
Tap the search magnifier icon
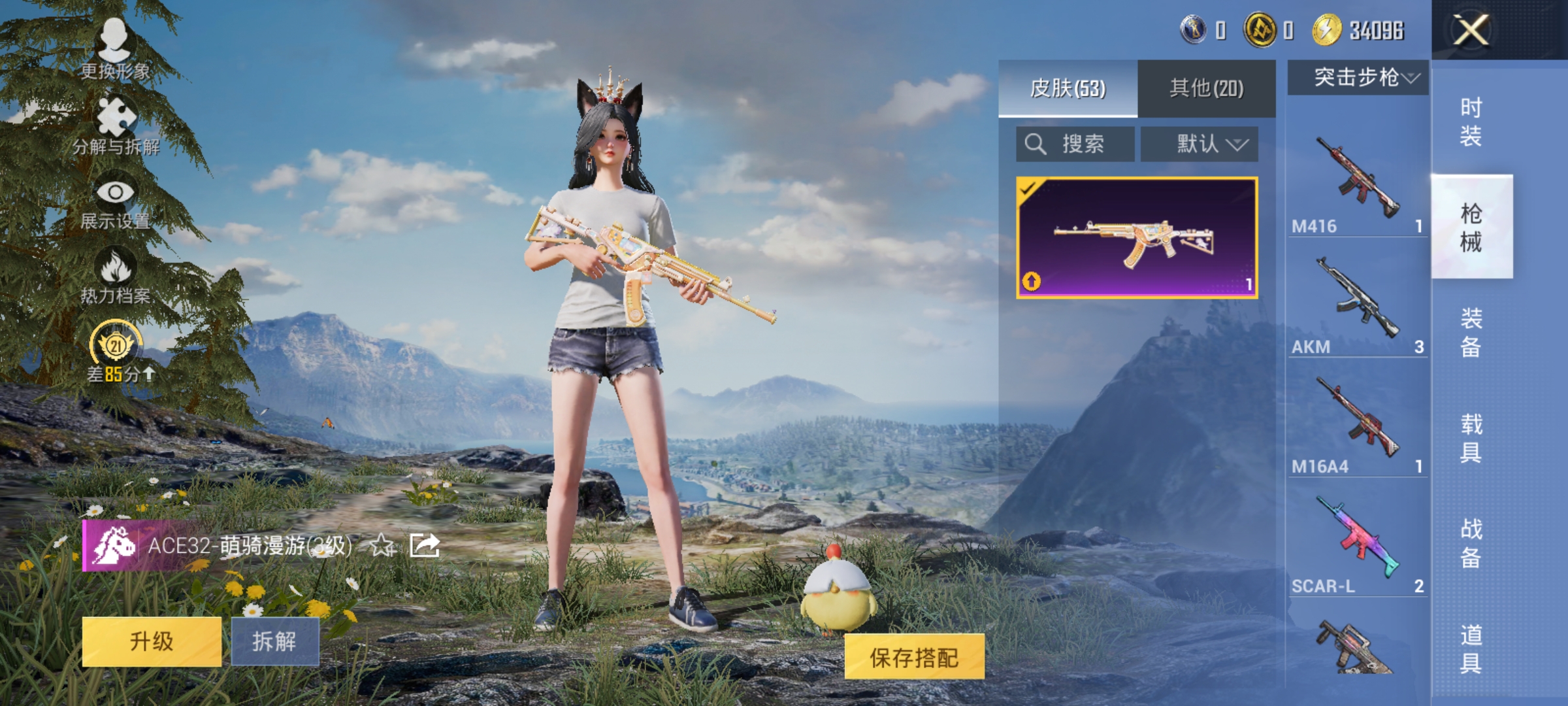[x=1037, y=144]
